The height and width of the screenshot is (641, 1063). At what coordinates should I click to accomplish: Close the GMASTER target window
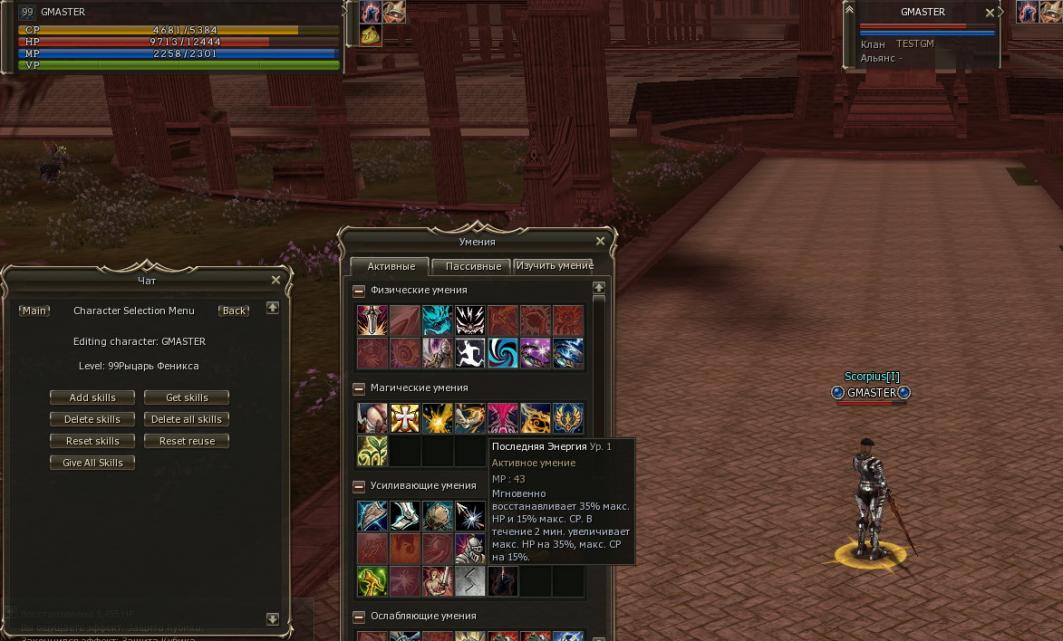[x=990, y=13]
